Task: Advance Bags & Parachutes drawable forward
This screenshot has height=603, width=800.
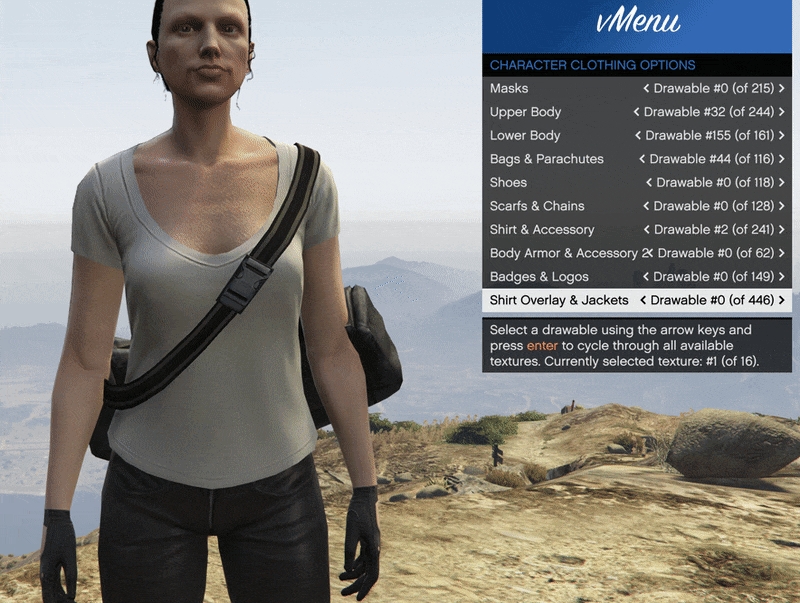Action: click(781, 159)
